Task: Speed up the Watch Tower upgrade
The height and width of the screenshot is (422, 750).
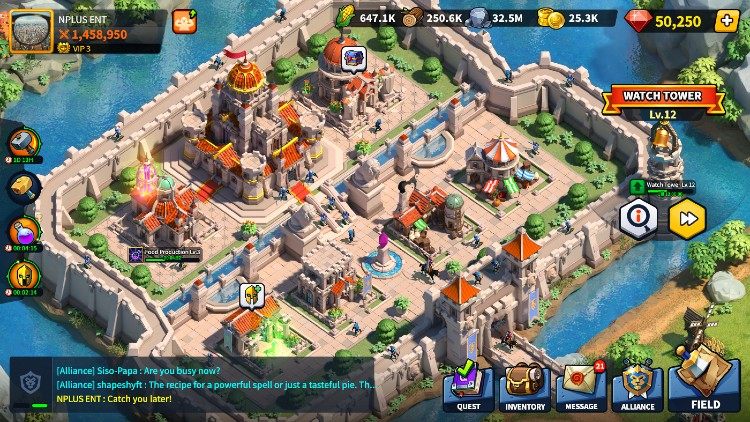Action: (x=687, y=219)
